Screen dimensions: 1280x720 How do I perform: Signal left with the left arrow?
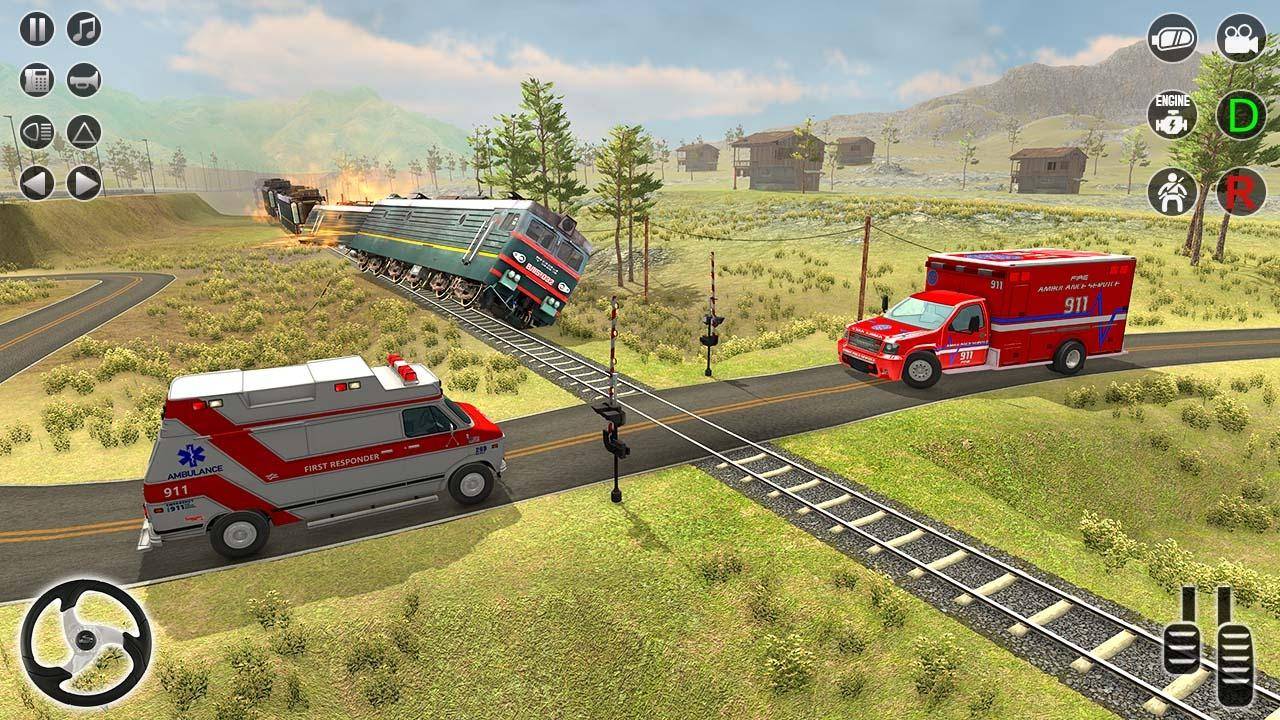pos(37,183)
